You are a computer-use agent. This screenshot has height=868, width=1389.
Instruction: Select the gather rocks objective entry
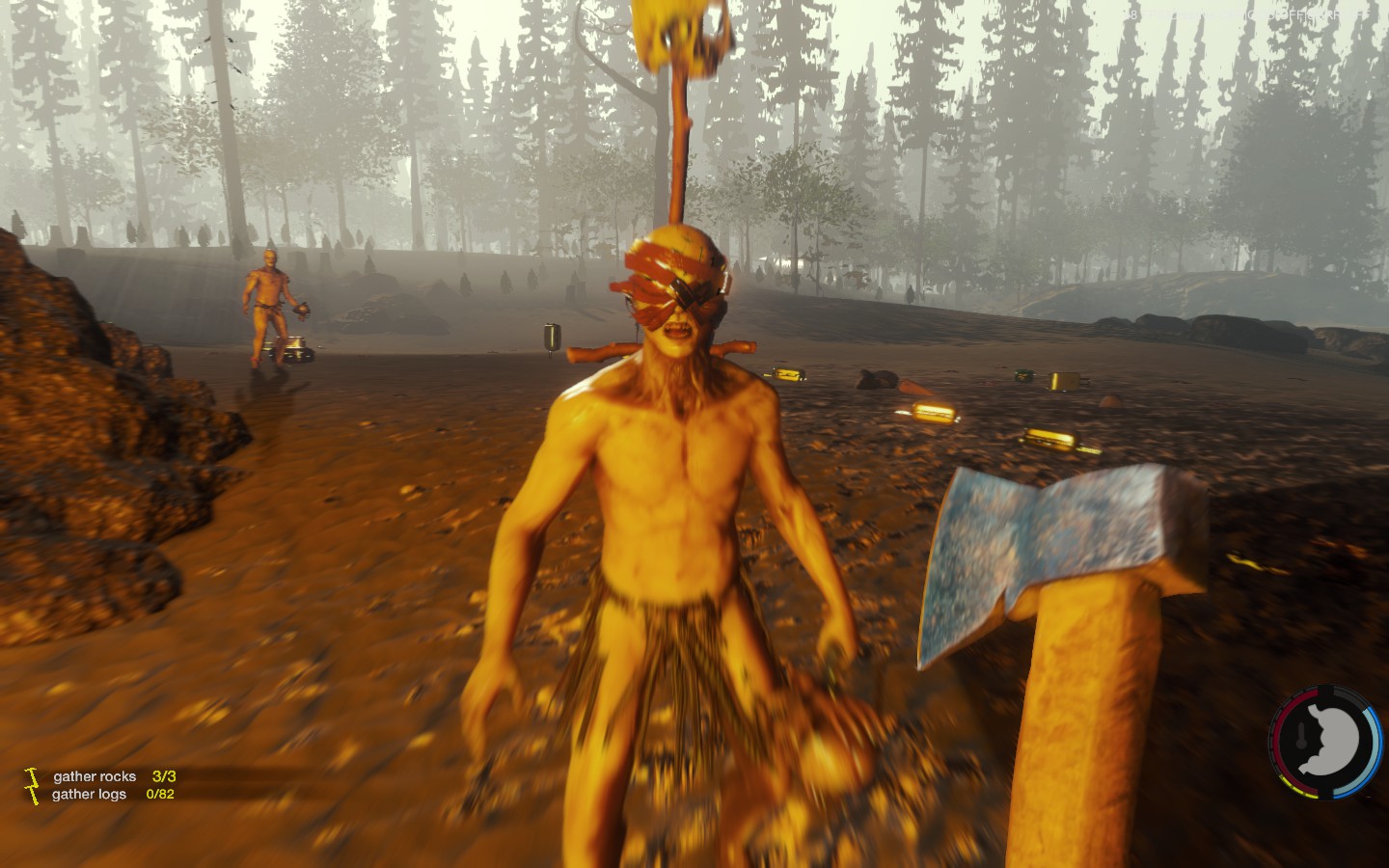[95, 776]
